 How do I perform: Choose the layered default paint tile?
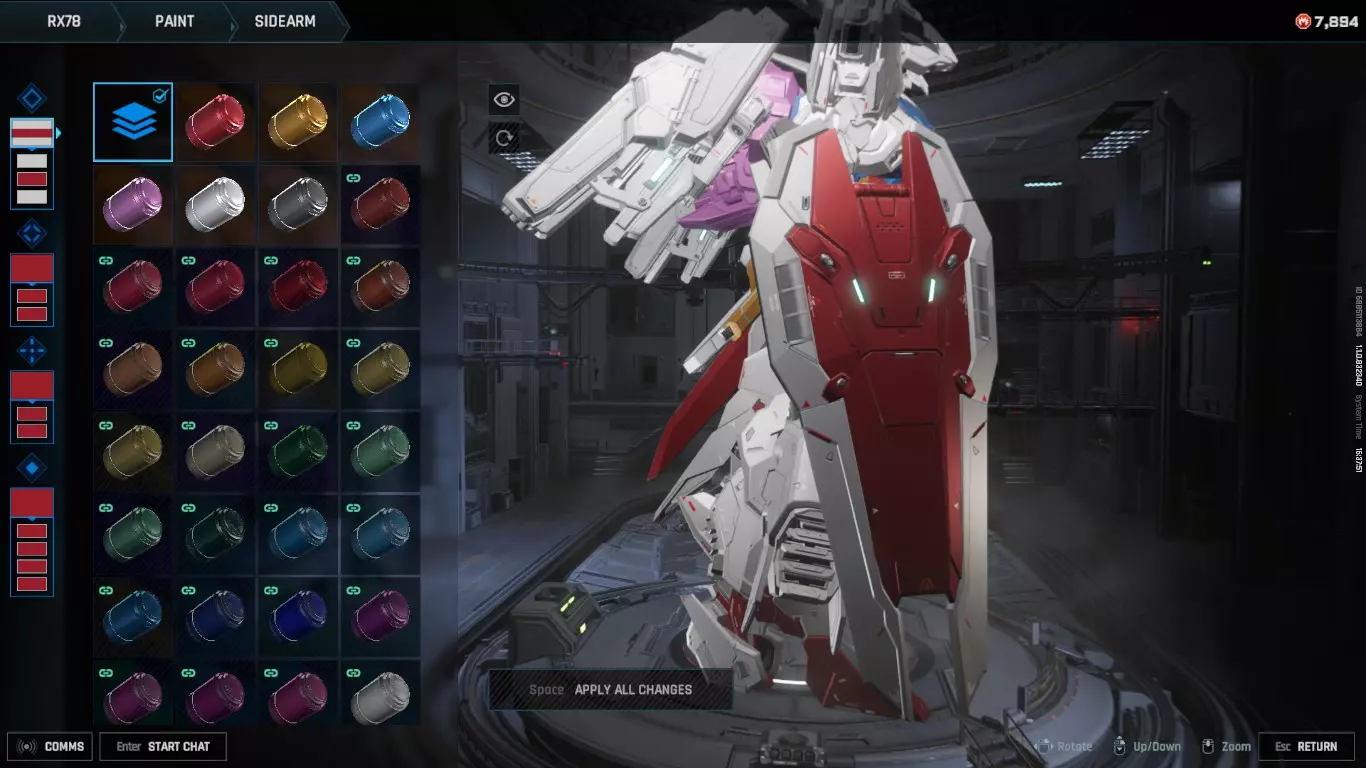tap(133, 122)
